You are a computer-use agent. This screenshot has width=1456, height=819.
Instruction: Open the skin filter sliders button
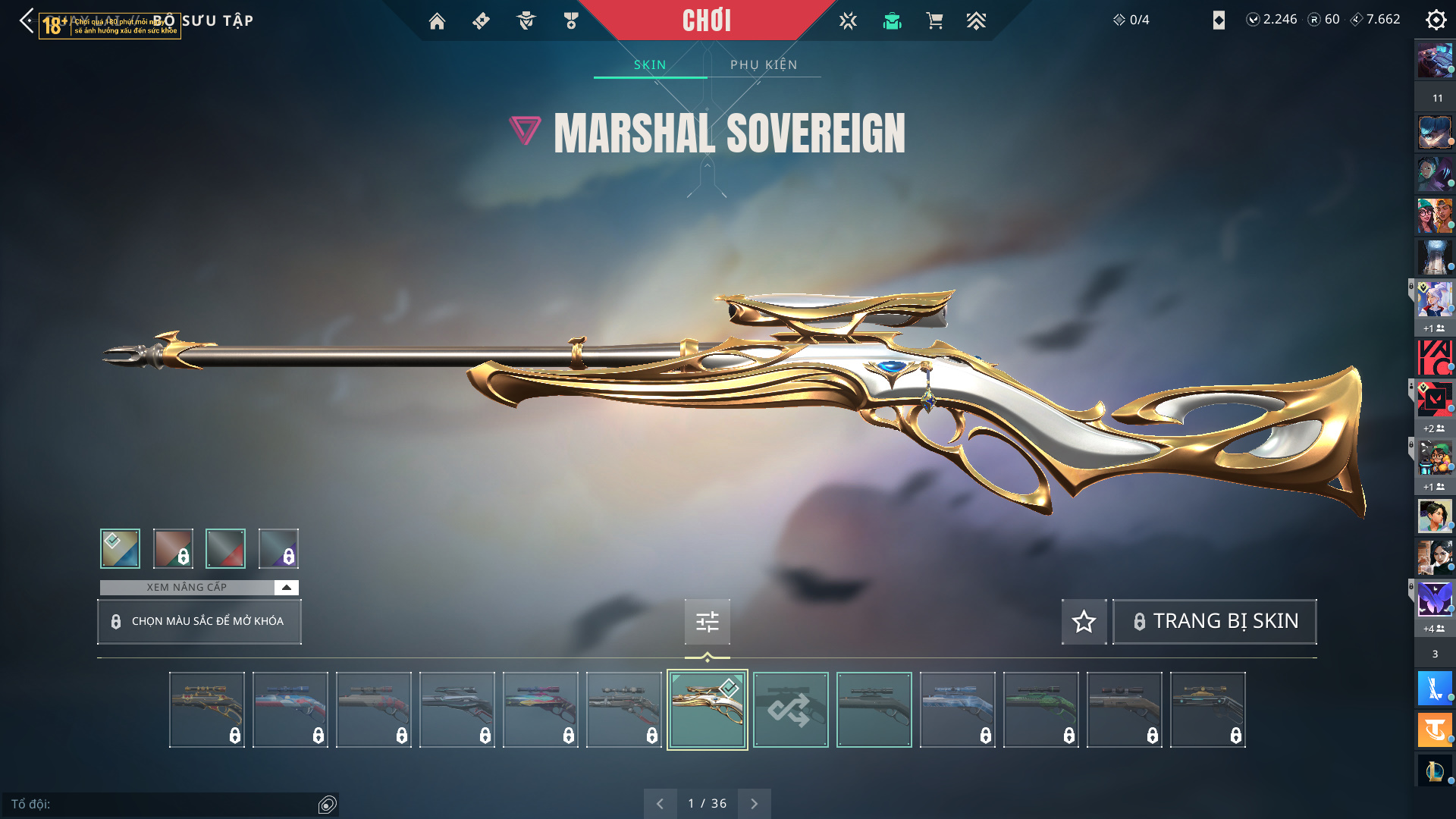pos(707,622)
